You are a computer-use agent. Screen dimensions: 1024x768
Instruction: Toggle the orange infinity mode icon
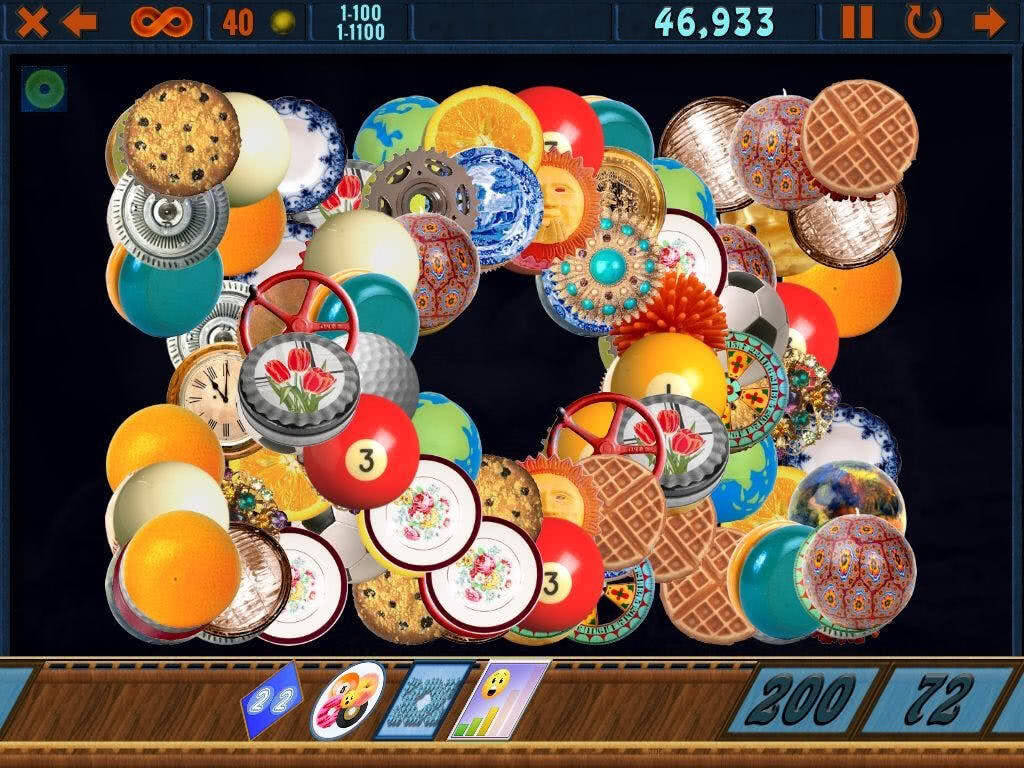pos(160,21)
